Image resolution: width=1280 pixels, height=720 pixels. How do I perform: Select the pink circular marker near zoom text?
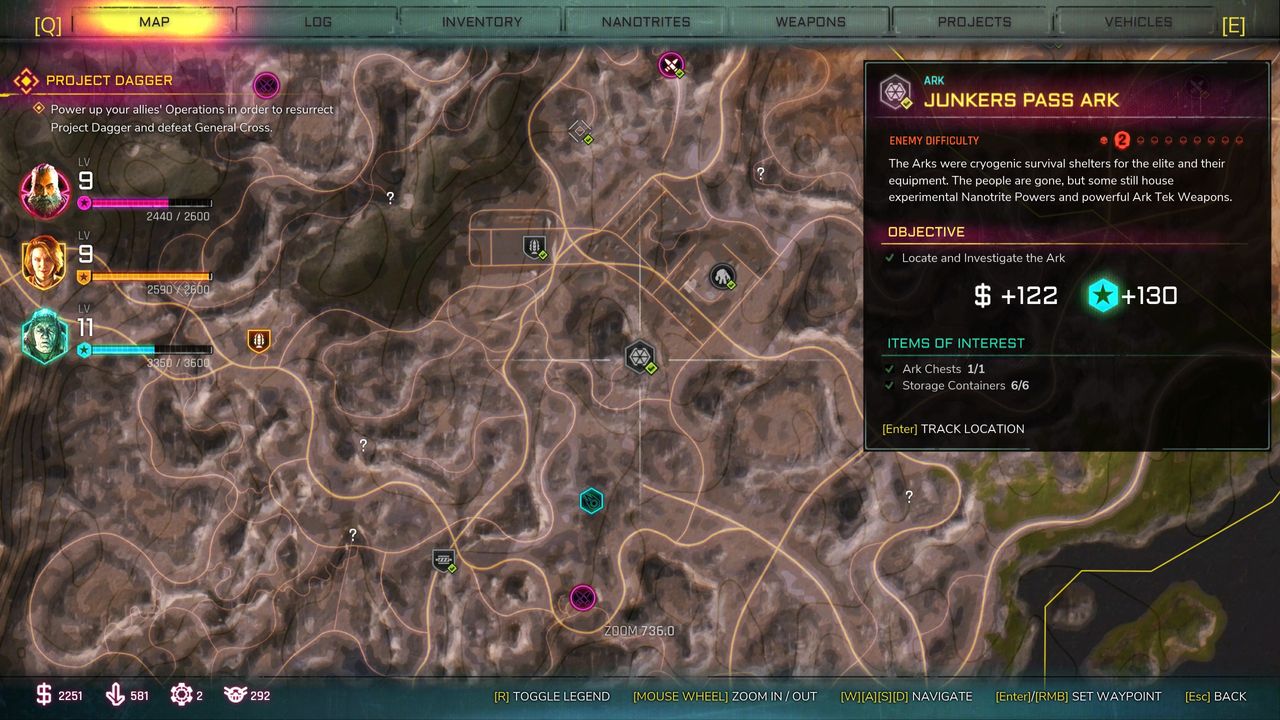pos(583,598)
